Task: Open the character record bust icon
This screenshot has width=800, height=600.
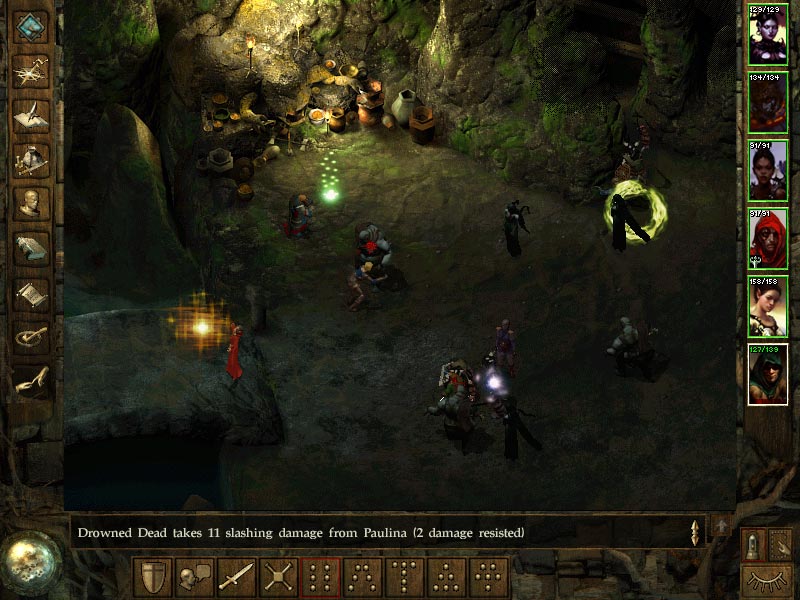Action: 31,203
